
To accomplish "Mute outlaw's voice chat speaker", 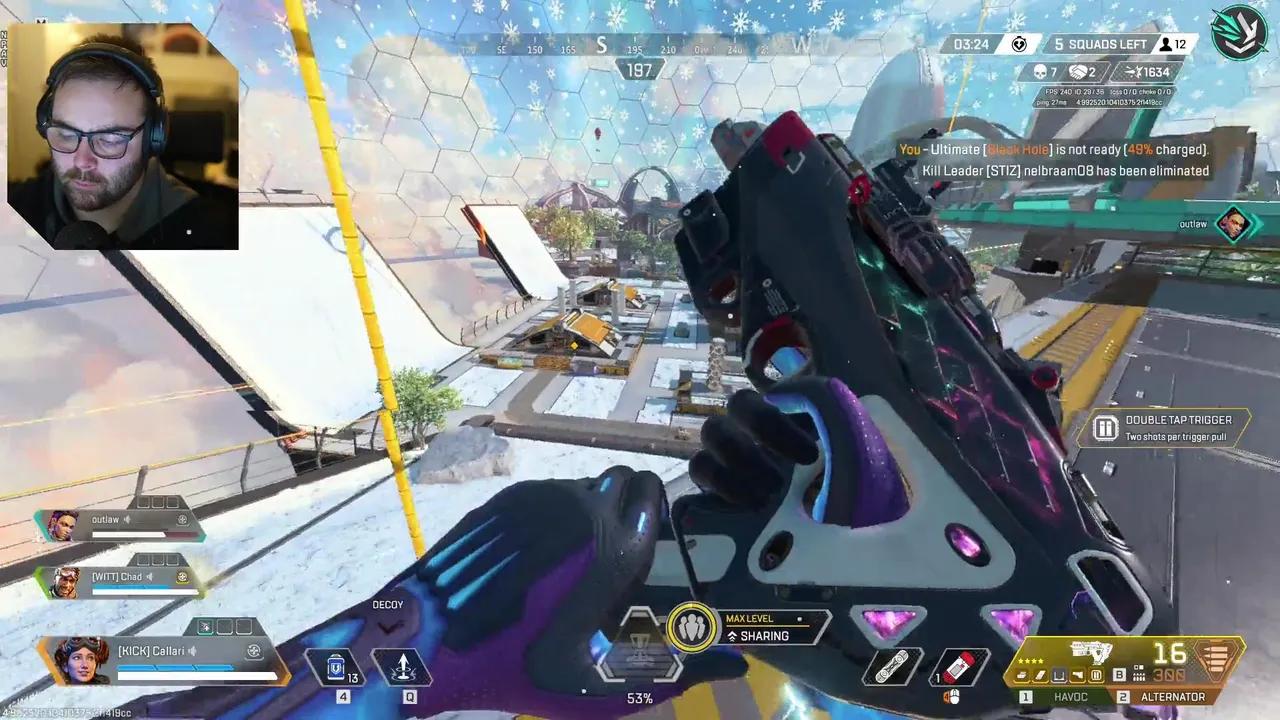I will pos(126,518).
